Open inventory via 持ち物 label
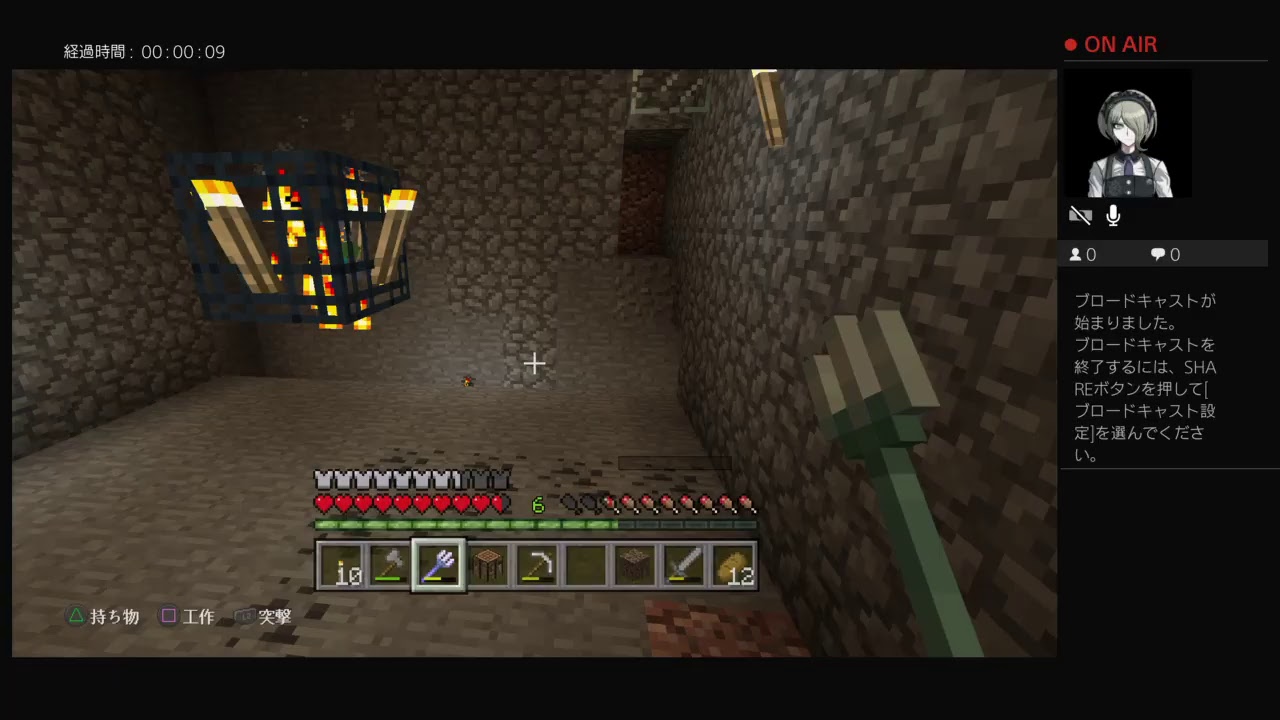 [x=114, y=616]
